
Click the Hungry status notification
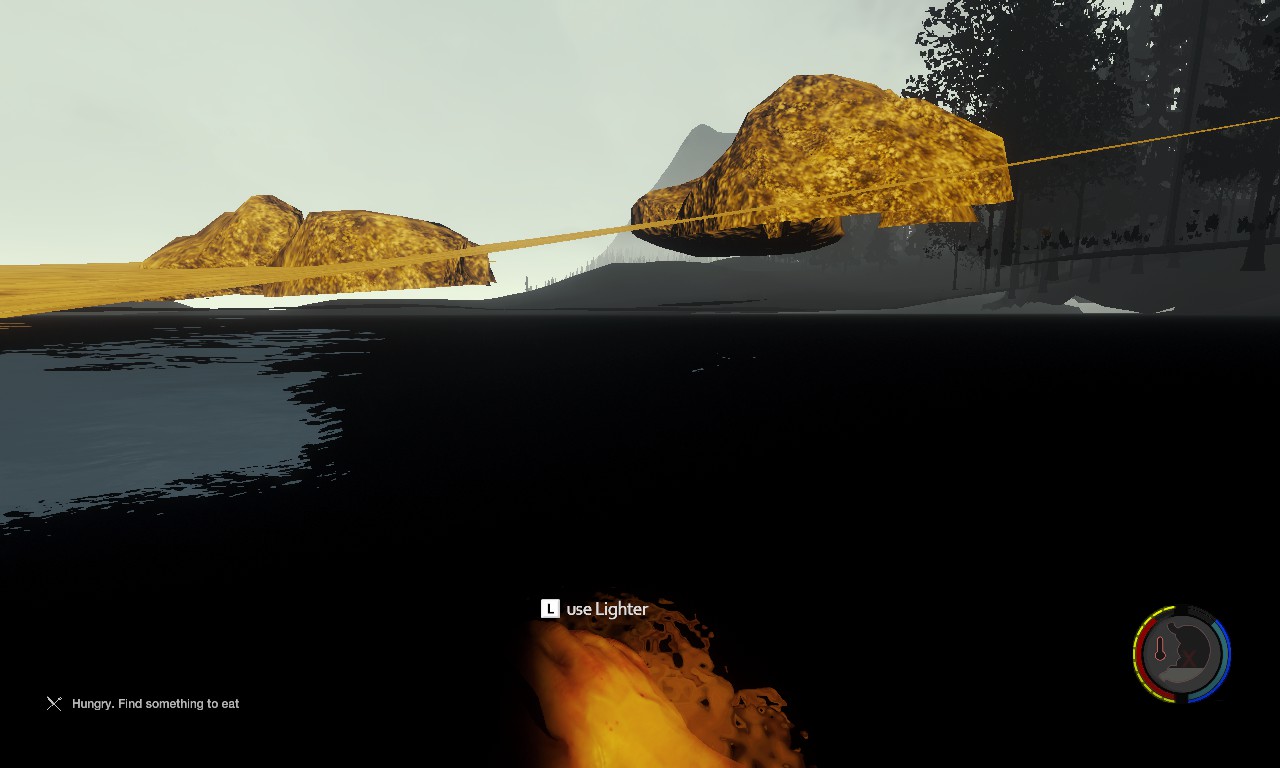pos(155,704)
